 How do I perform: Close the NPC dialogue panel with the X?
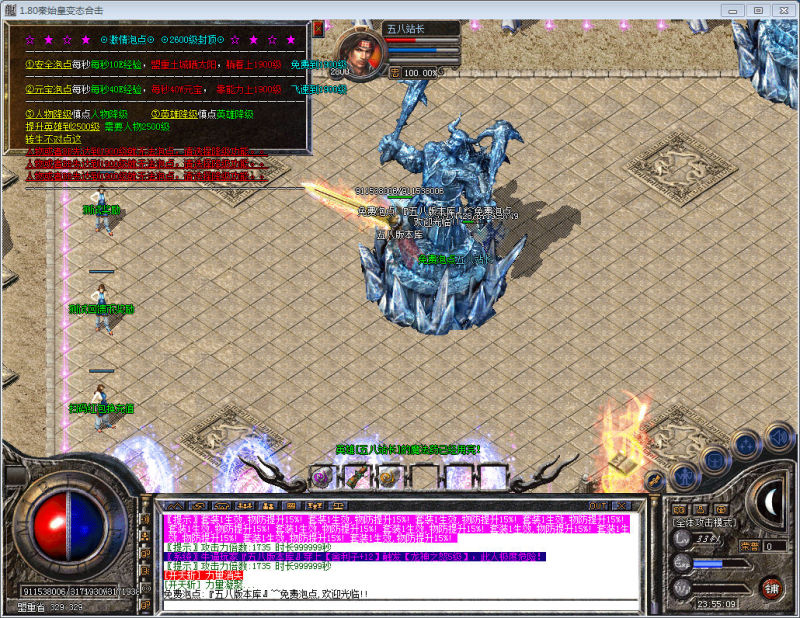coord(318,29)
